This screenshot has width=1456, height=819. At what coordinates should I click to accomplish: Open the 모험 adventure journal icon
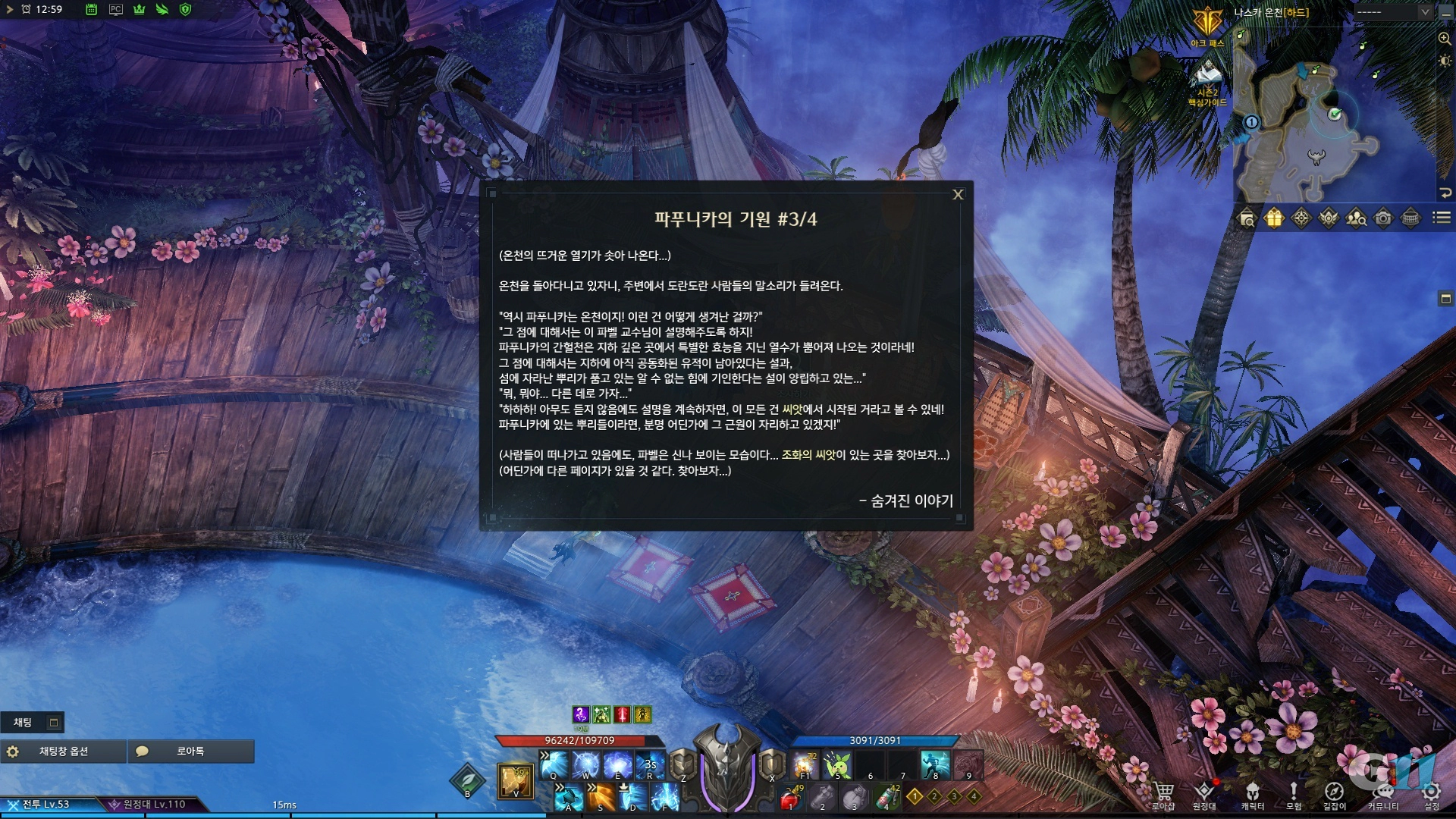click(x=1294, y=790)
